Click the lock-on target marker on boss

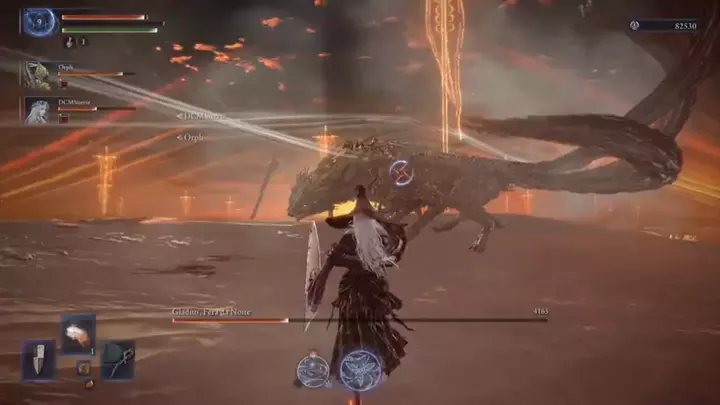(404, 172)
